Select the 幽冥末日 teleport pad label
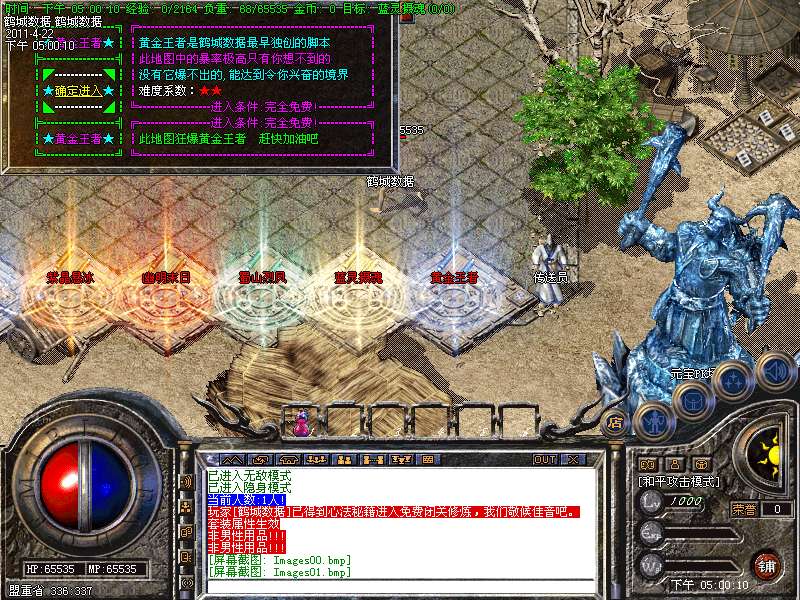This screenshot has height=600, width=800. click(x=165, y=277)
